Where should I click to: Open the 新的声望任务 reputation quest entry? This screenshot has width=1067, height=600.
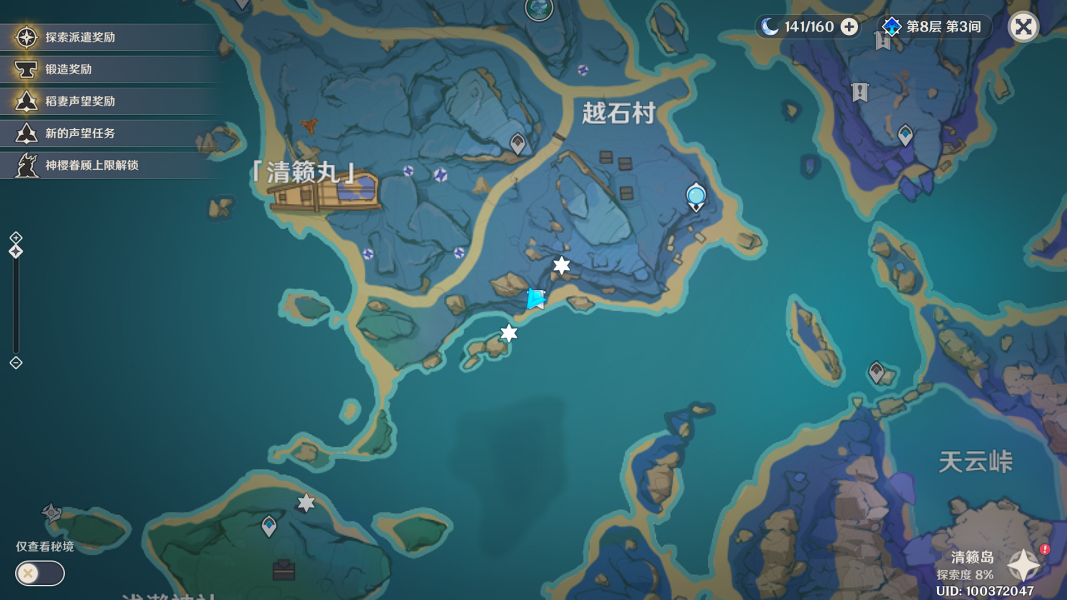click(x=80, y=133)
